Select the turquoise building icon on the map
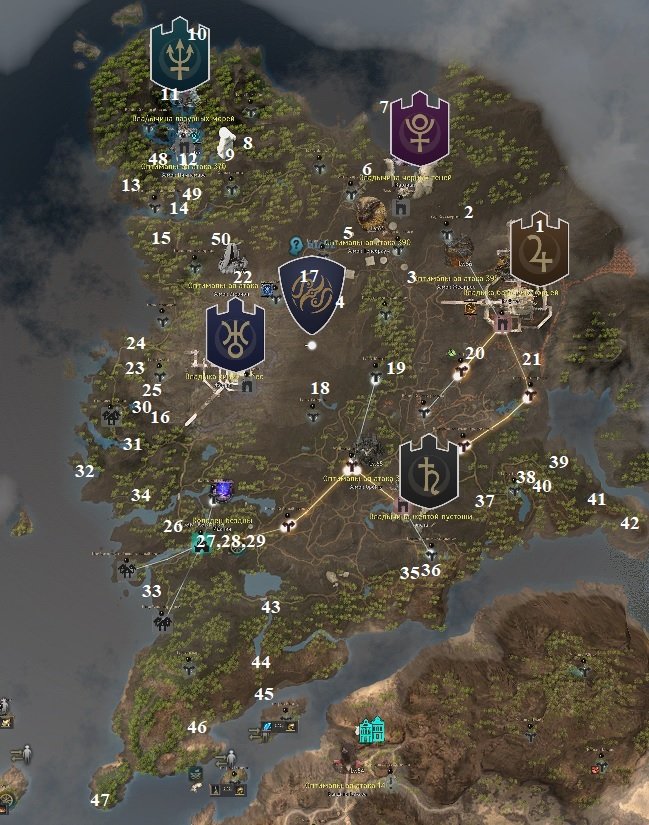The width and height of the screenshot is (649, 825). click(373, 730)
